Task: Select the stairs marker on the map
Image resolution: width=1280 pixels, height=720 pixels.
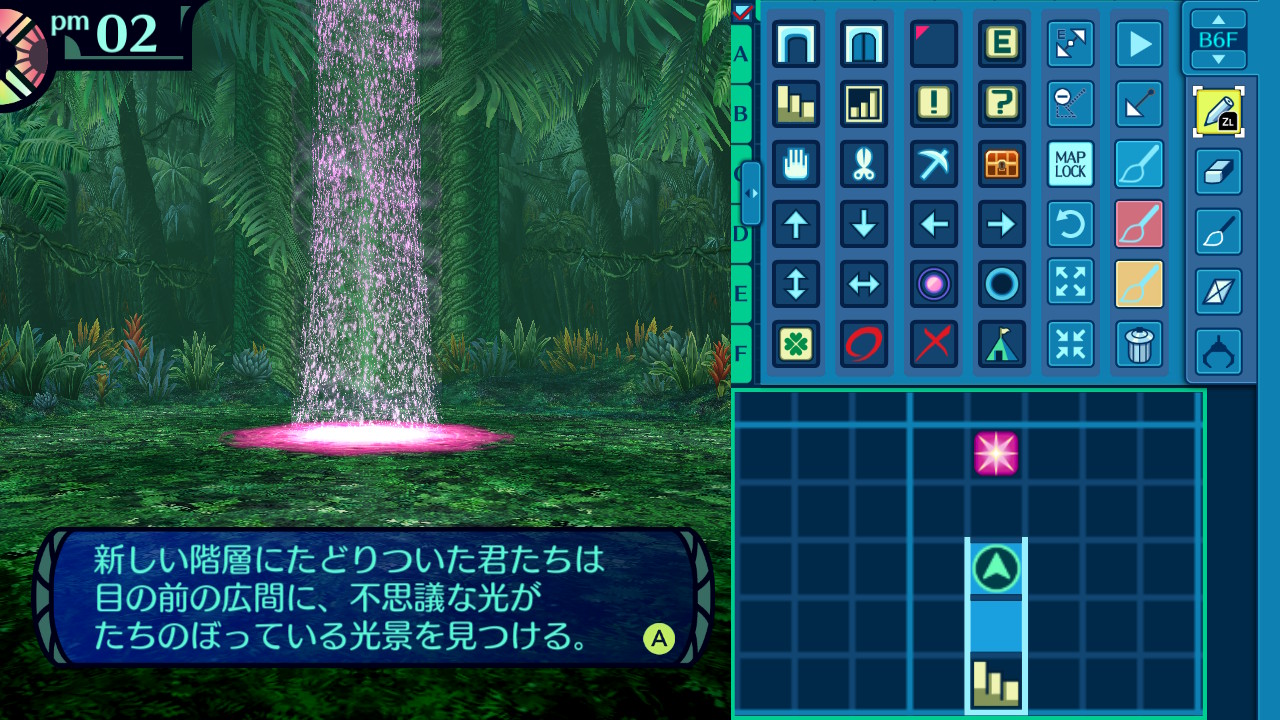Action: coord(996,684)
